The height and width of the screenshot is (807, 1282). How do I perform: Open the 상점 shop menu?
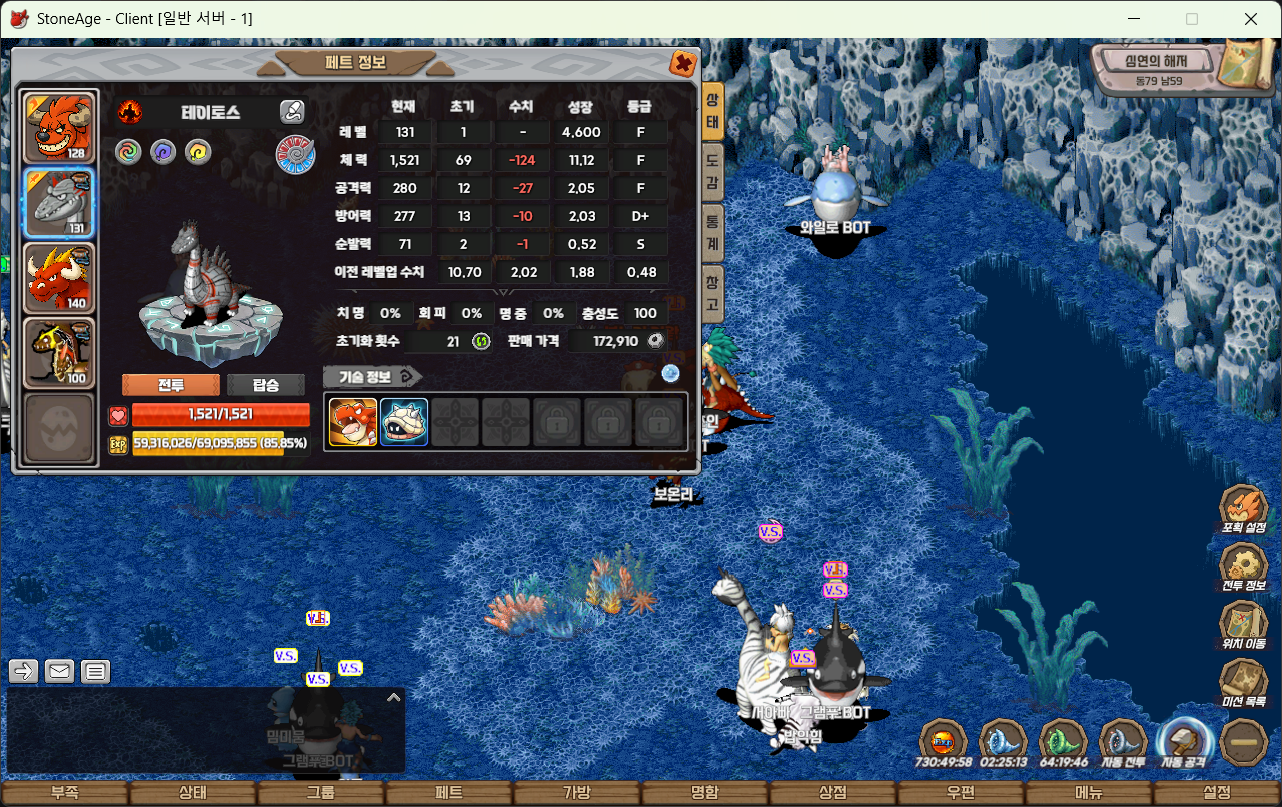[833, 793]
